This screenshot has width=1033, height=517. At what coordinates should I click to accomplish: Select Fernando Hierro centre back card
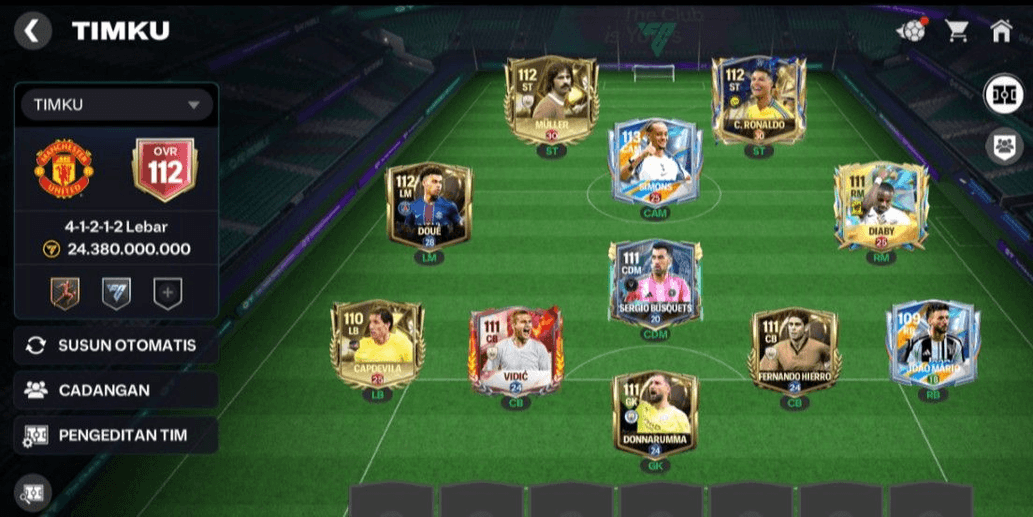795,352
